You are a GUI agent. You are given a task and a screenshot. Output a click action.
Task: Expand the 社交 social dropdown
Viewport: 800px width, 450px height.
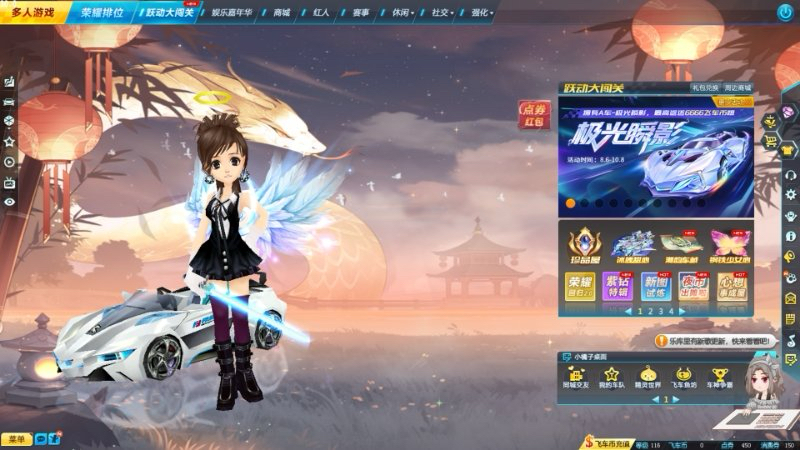tap(442, 13)
